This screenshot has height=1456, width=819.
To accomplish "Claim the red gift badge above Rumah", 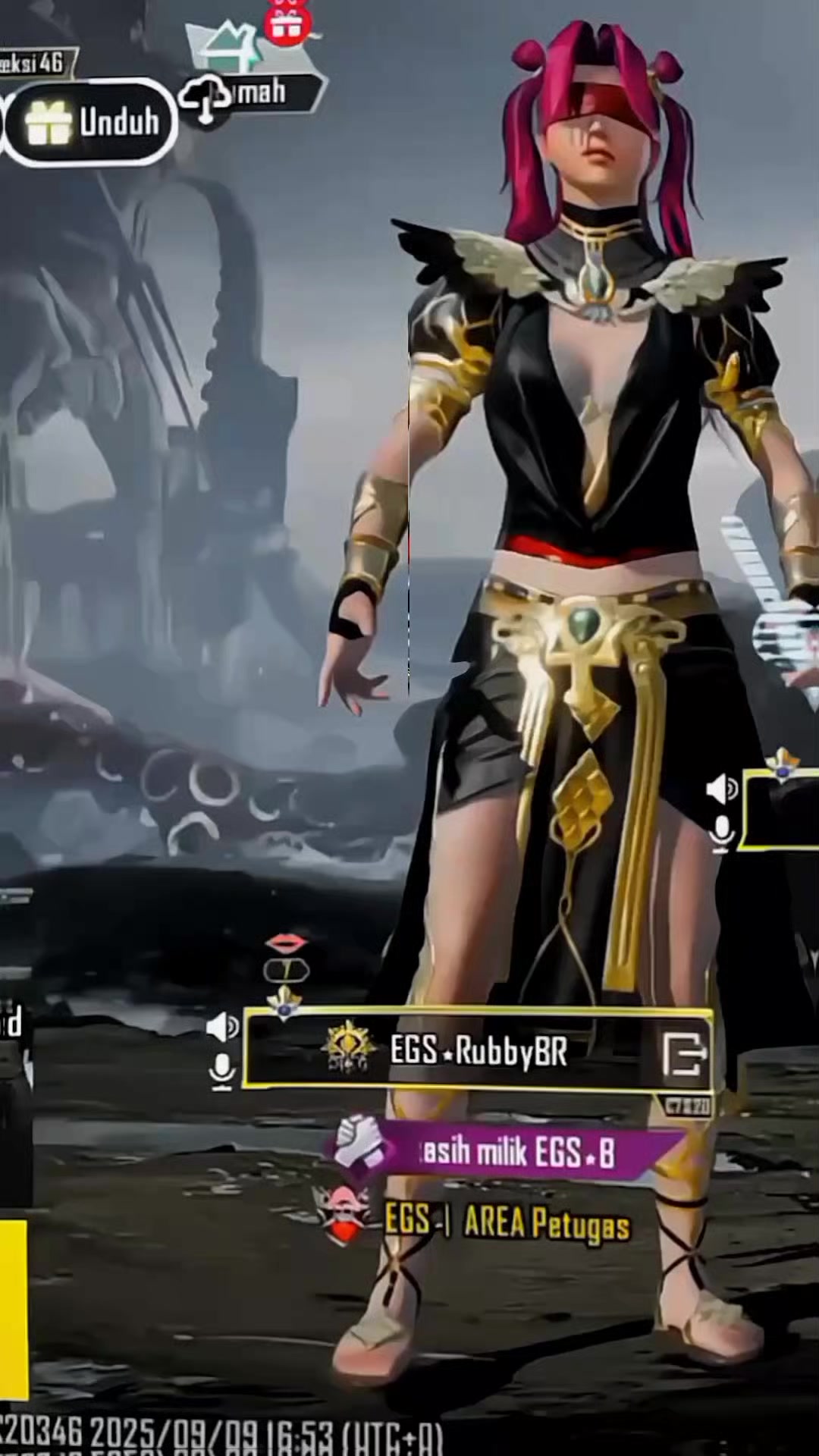I will (287, 23).
